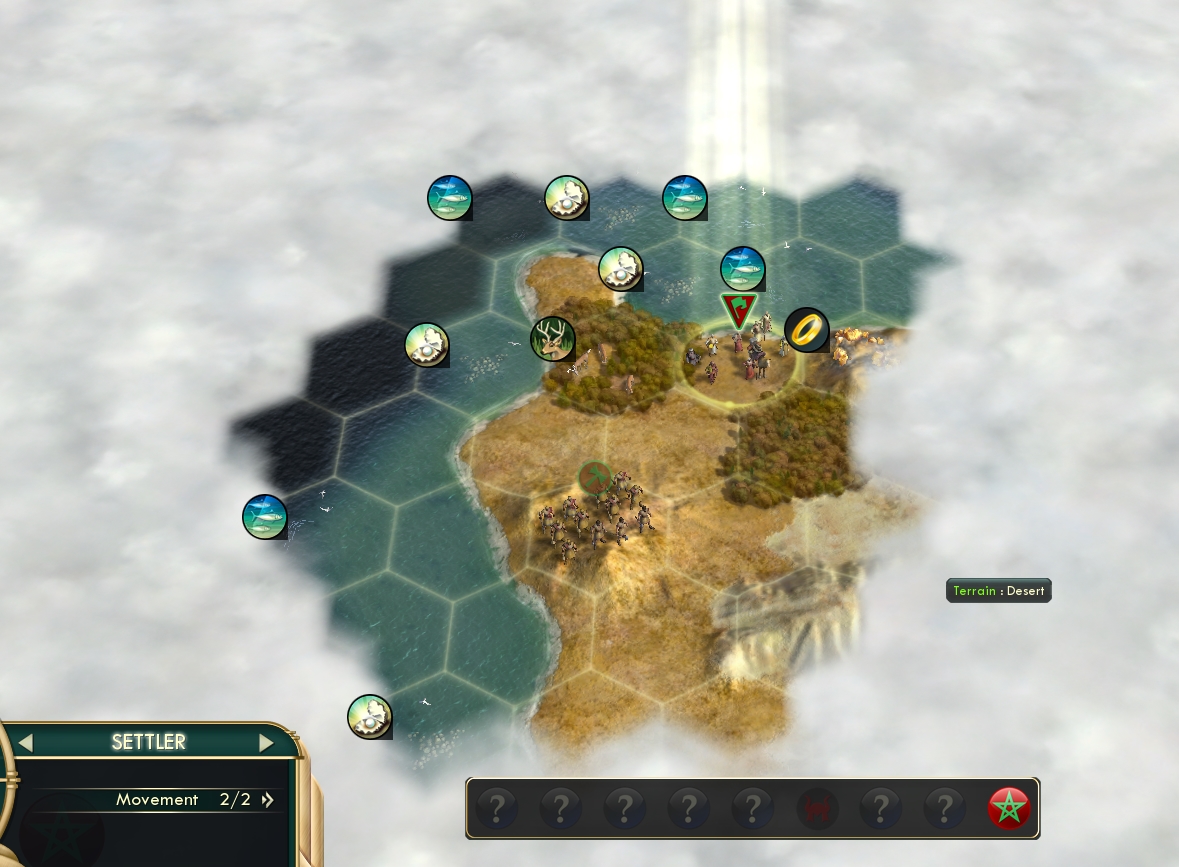Click the gold ring resource icon
1179x867 pixels.
tap(806, 329)
